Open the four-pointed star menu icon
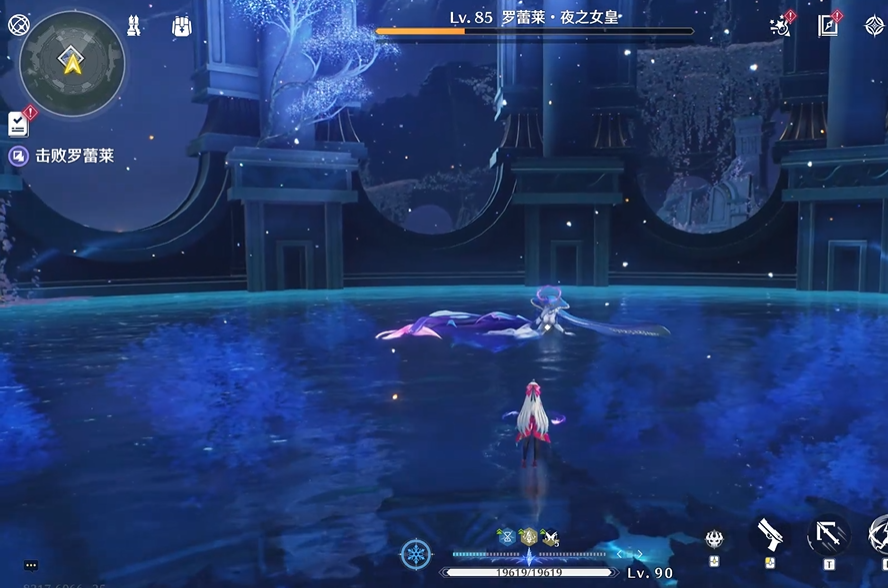 pos(873,26)
